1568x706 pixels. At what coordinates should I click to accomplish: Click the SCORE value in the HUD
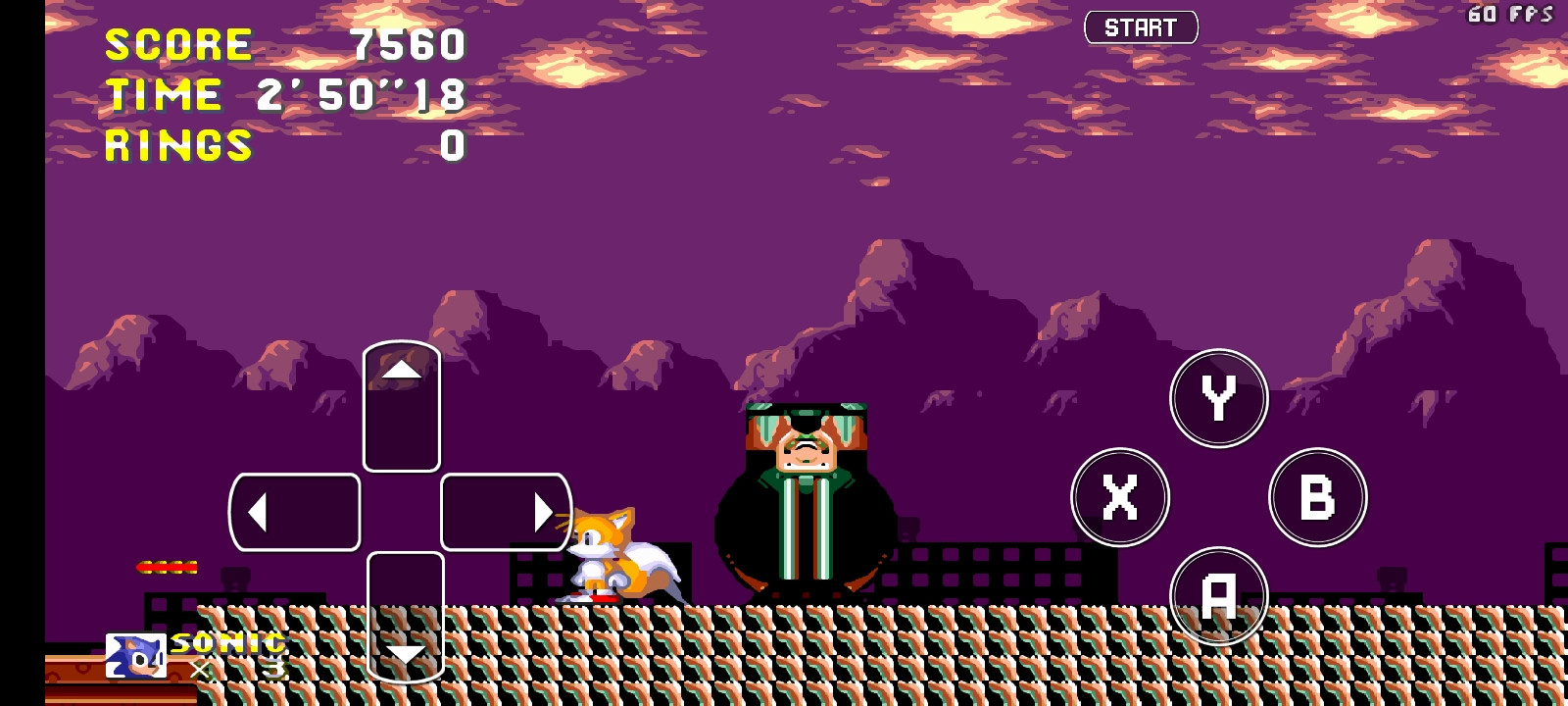[407, 43]
